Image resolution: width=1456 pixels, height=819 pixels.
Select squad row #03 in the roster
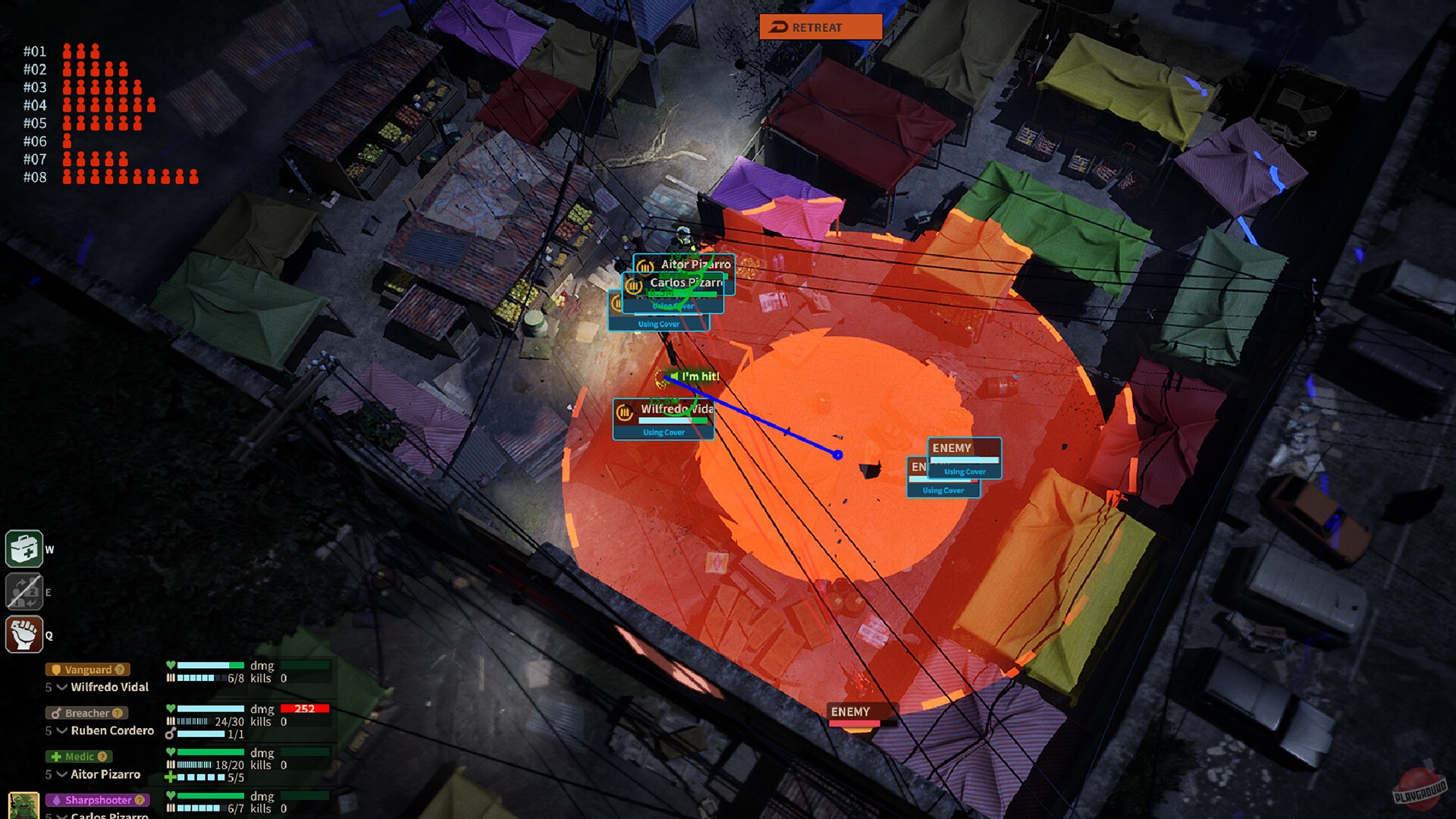tap(36, 87)
